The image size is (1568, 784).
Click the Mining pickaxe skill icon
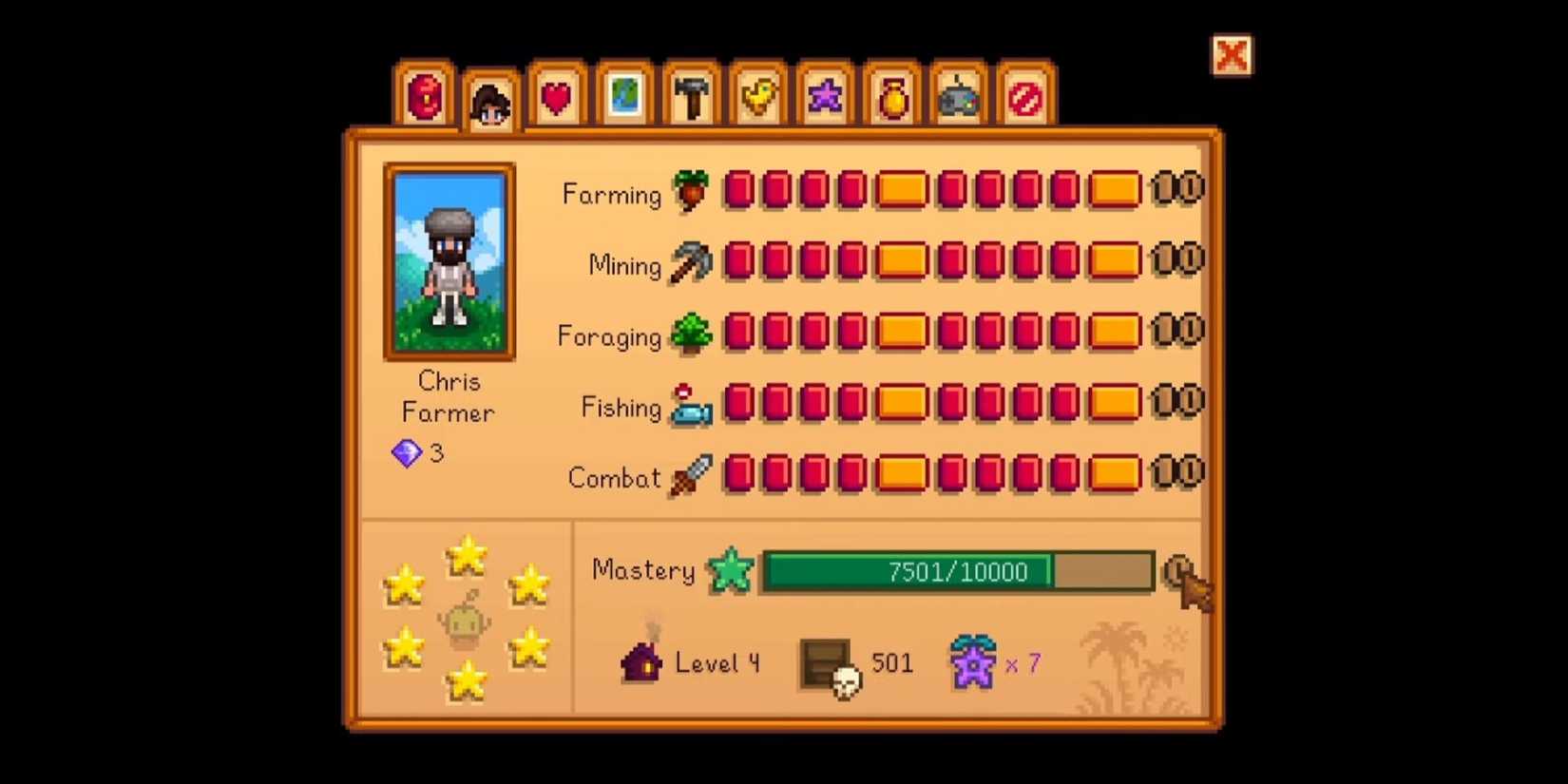point(691,263)
